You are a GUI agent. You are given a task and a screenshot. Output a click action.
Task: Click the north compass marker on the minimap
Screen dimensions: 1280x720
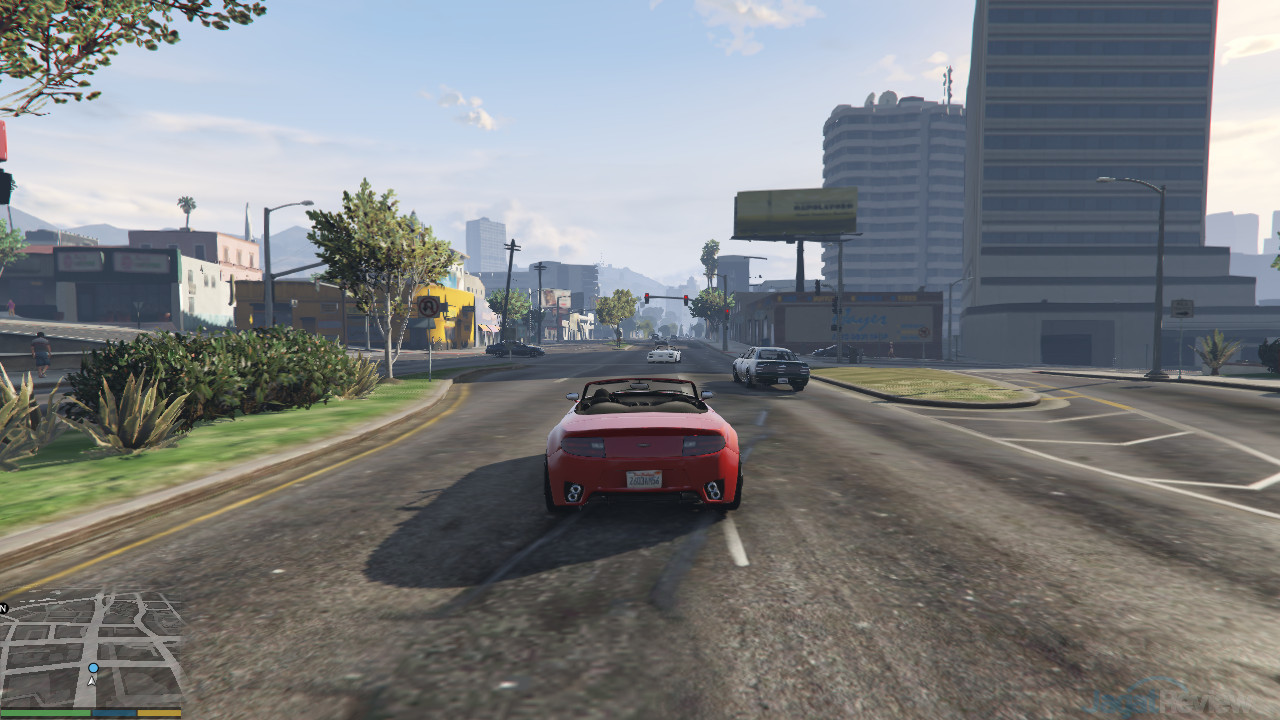pos(4,607)
